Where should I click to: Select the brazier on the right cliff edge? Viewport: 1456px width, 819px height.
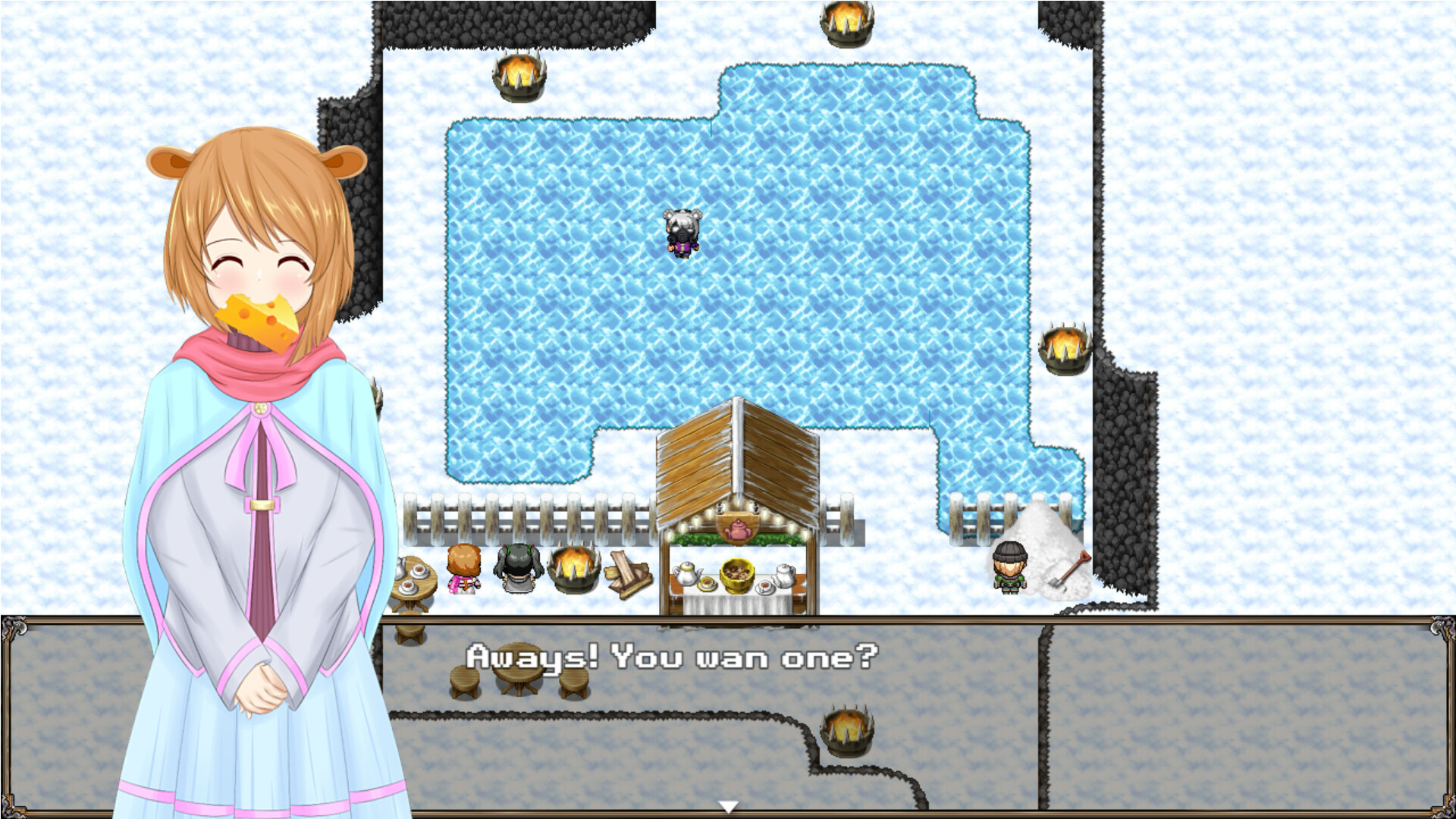click(x=1064, y=349)
